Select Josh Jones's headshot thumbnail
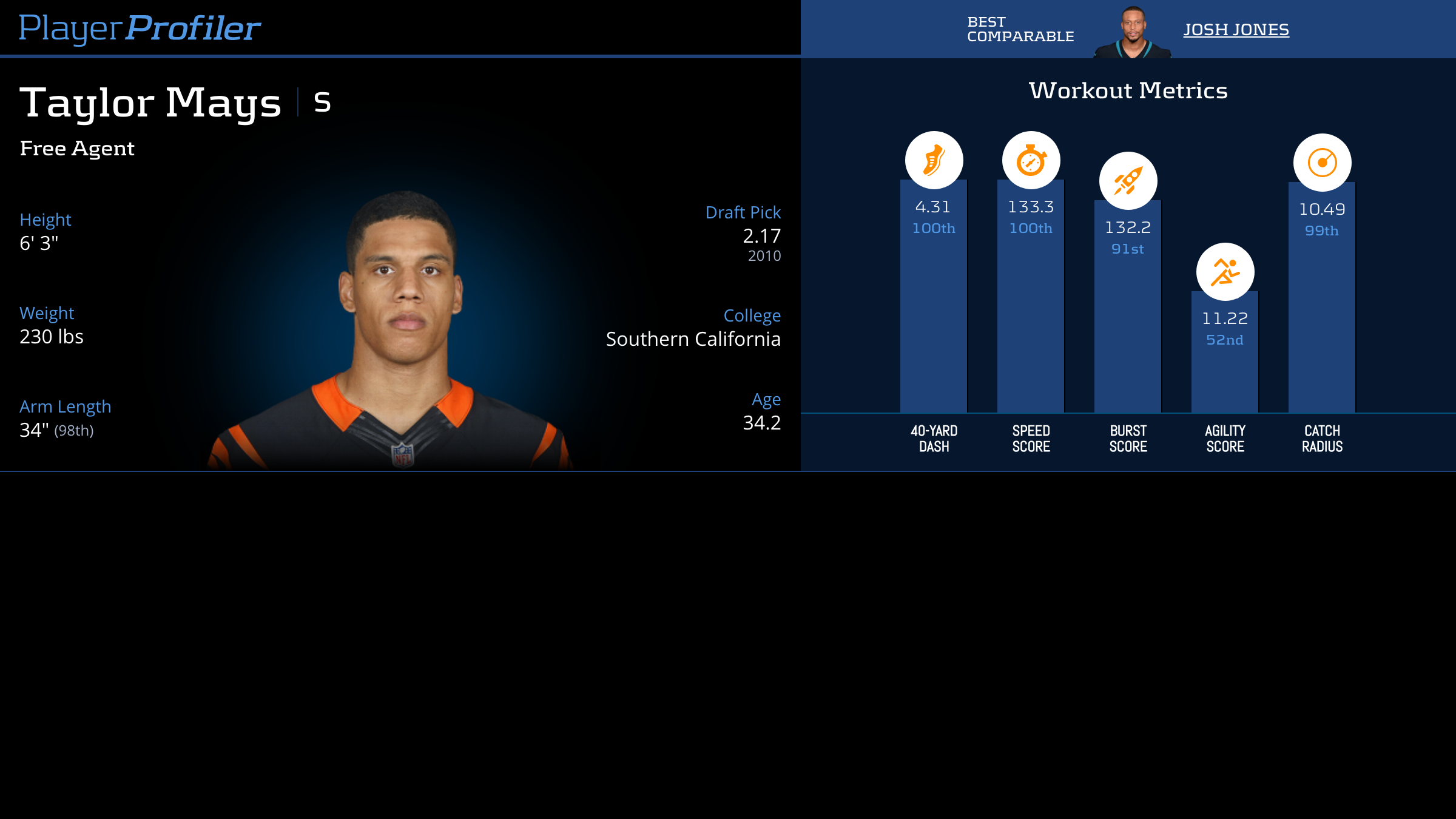The image size is (1456, 819). click(1133, 33)
